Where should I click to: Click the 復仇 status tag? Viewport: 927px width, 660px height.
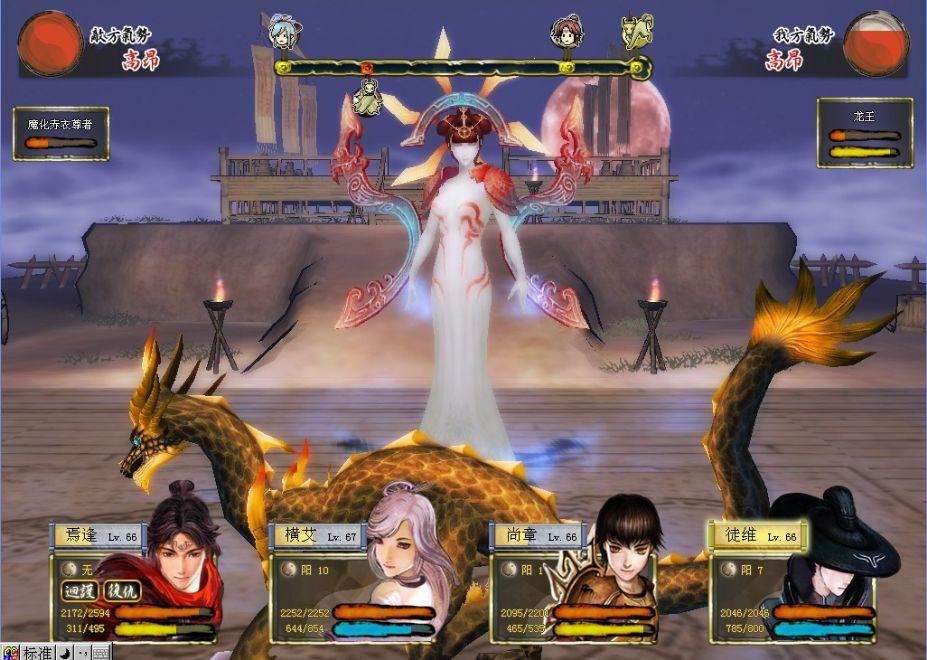pyautogui.click(x=123, y=591)
